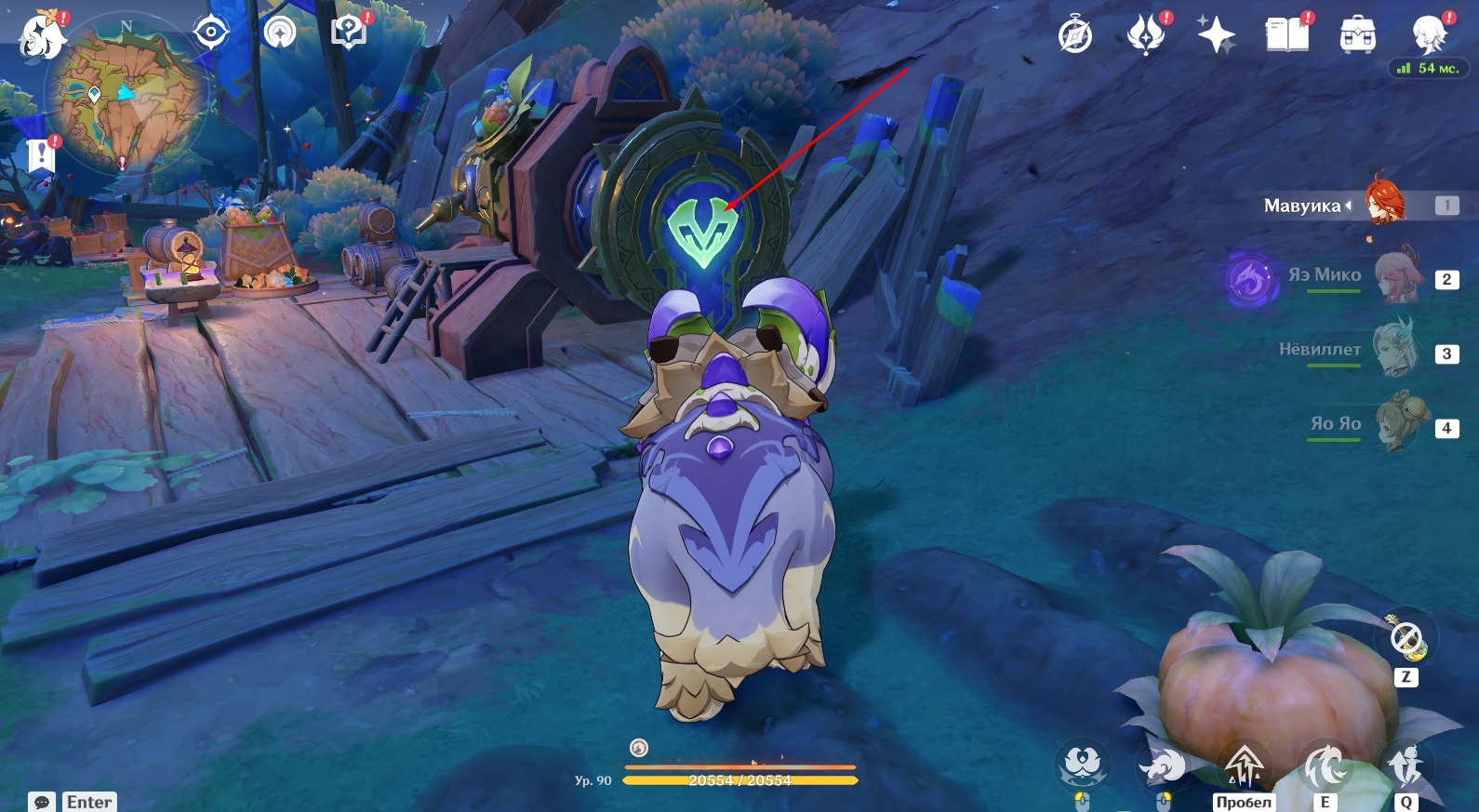Open the co-op mode icon near the minimap
This screenshot has height=812, width=1479.
pyautogui.click(x=280, y=33)
